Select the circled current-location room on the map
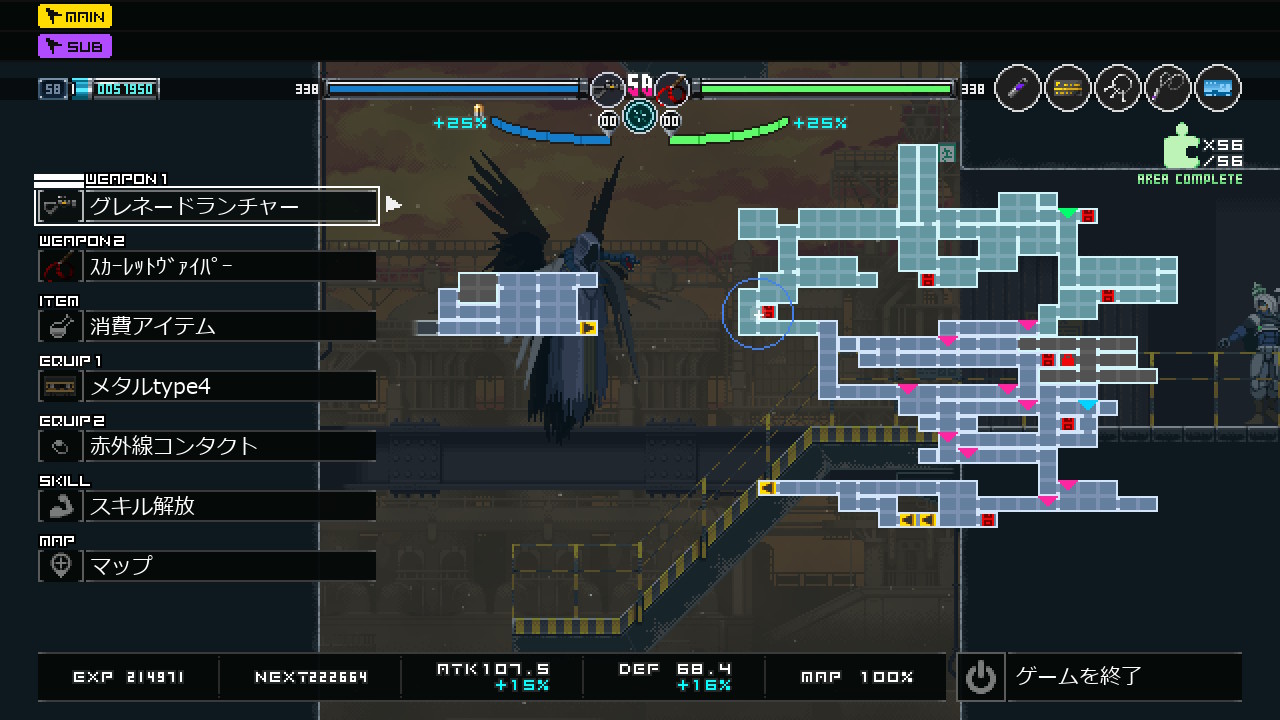Viewport: 1280px width, 720px height. pos(758,314)
